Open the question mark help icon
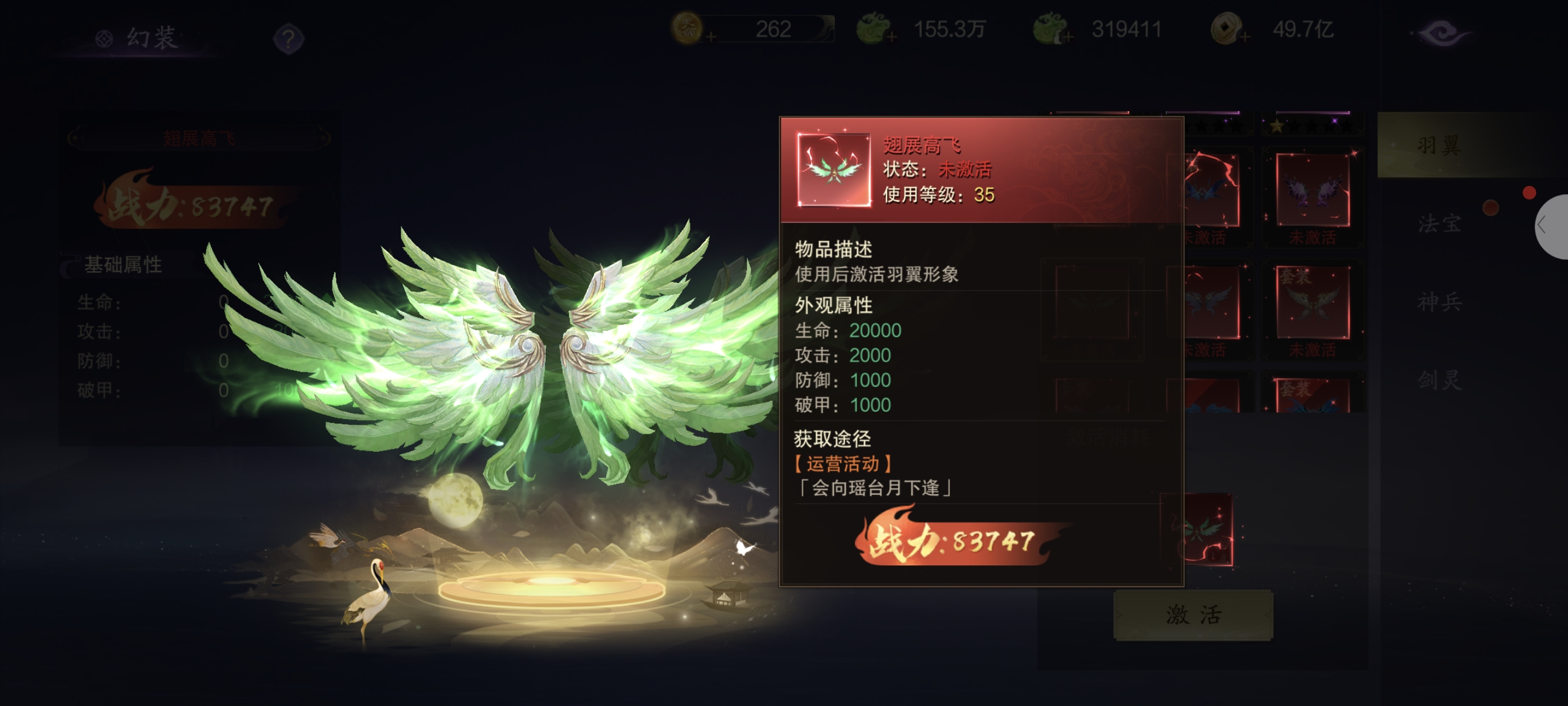 point(288,39)
